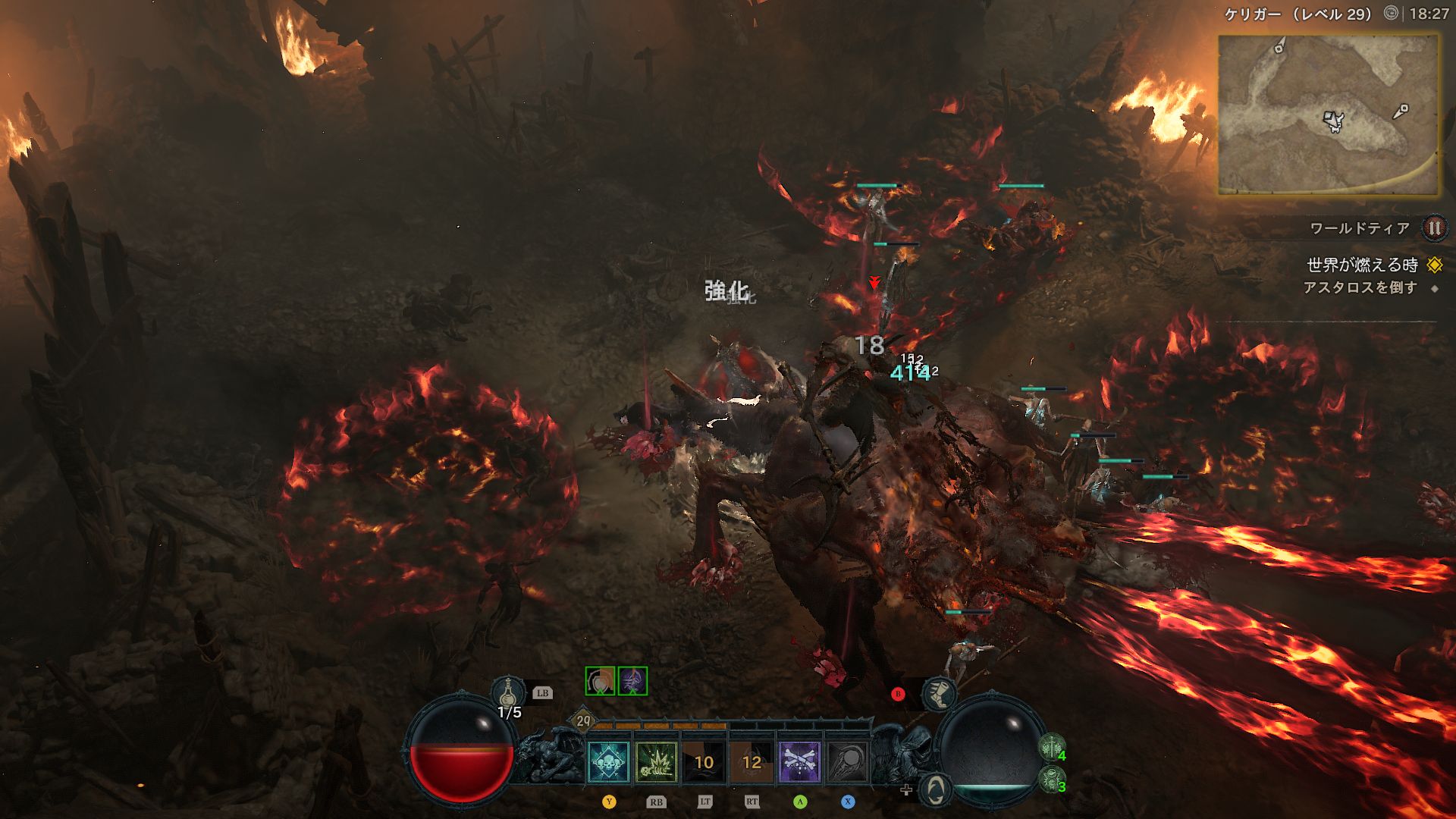
Task: Select the minion icon showing count 3
Action: point(1051,780)
